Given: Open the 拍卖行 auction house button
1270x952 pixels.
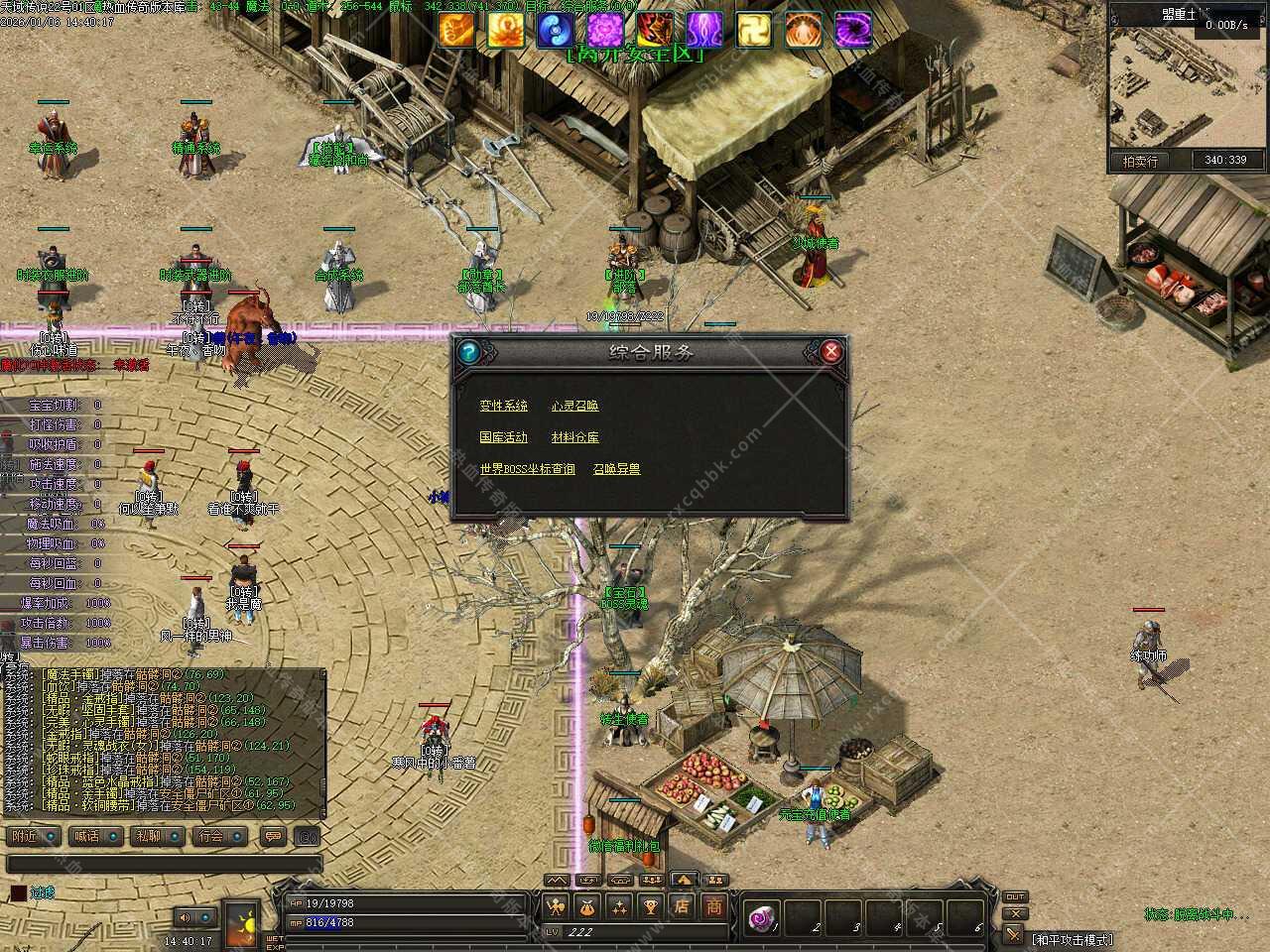Looking at the screenshot, I should point(1140,161).
